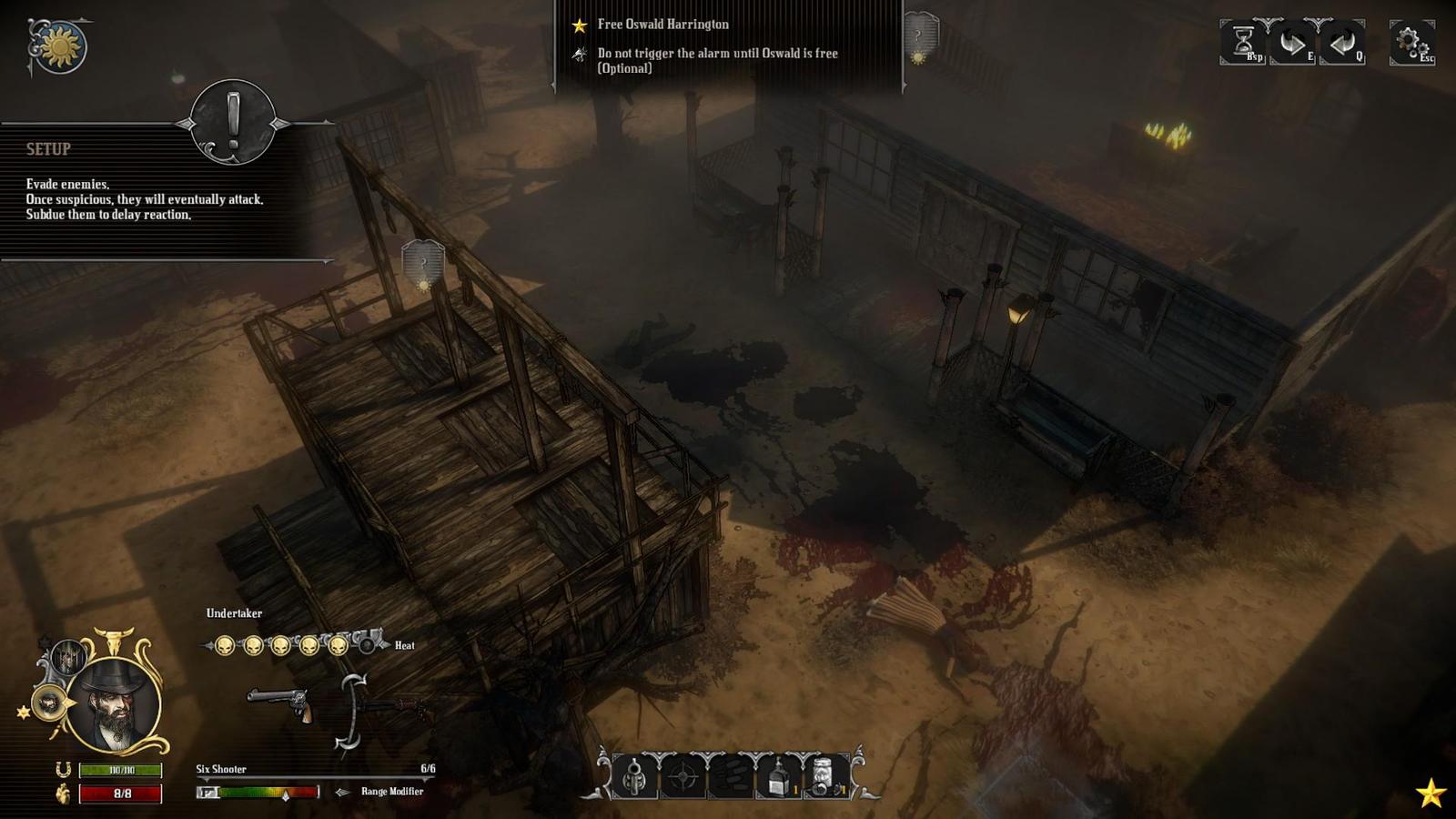
Task: Click the hourglass end turn button
Action: [1244, 42]
